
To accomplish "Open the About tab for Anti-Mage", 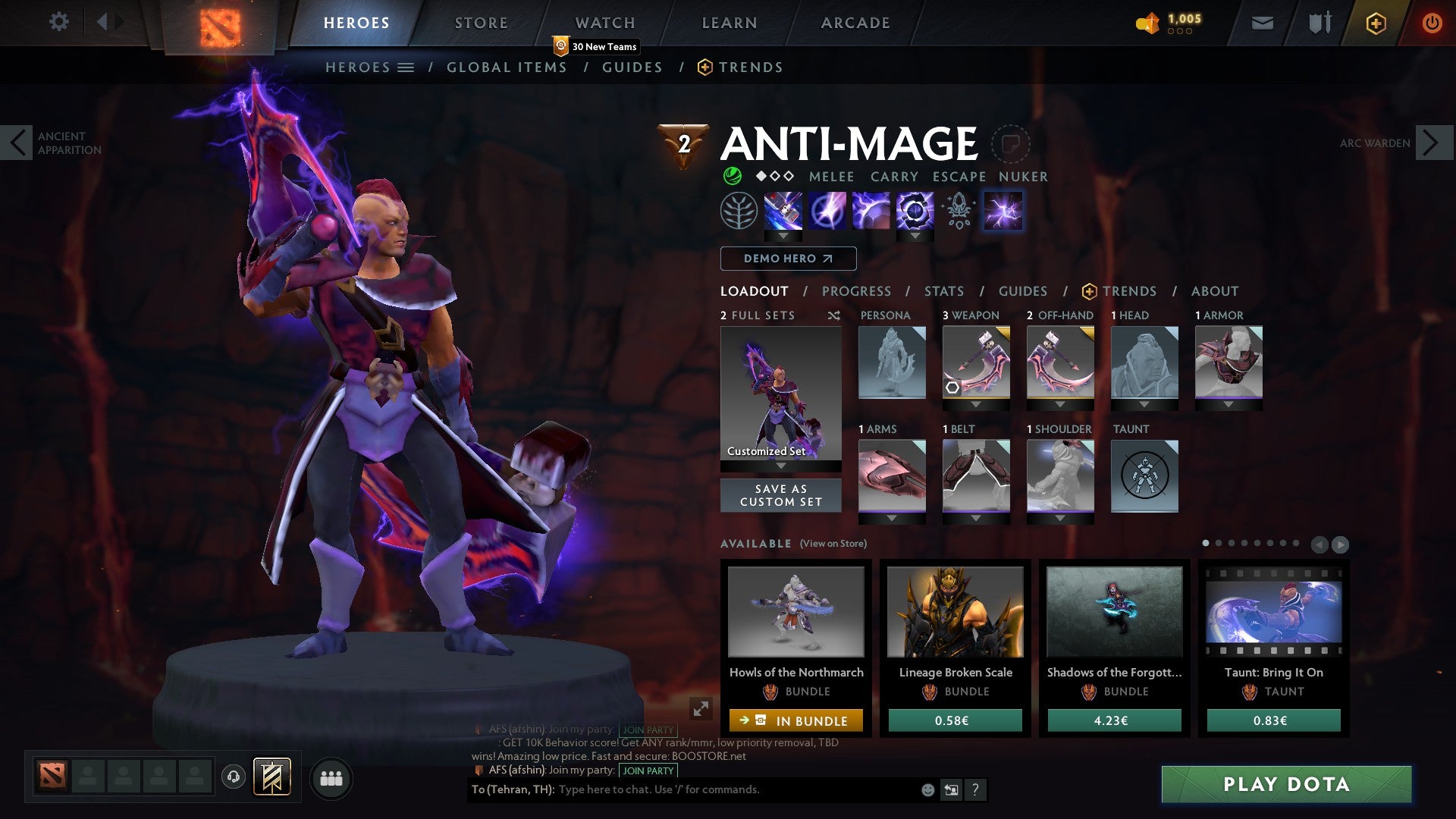I will pyautogui.click(x=1214, y=291).
